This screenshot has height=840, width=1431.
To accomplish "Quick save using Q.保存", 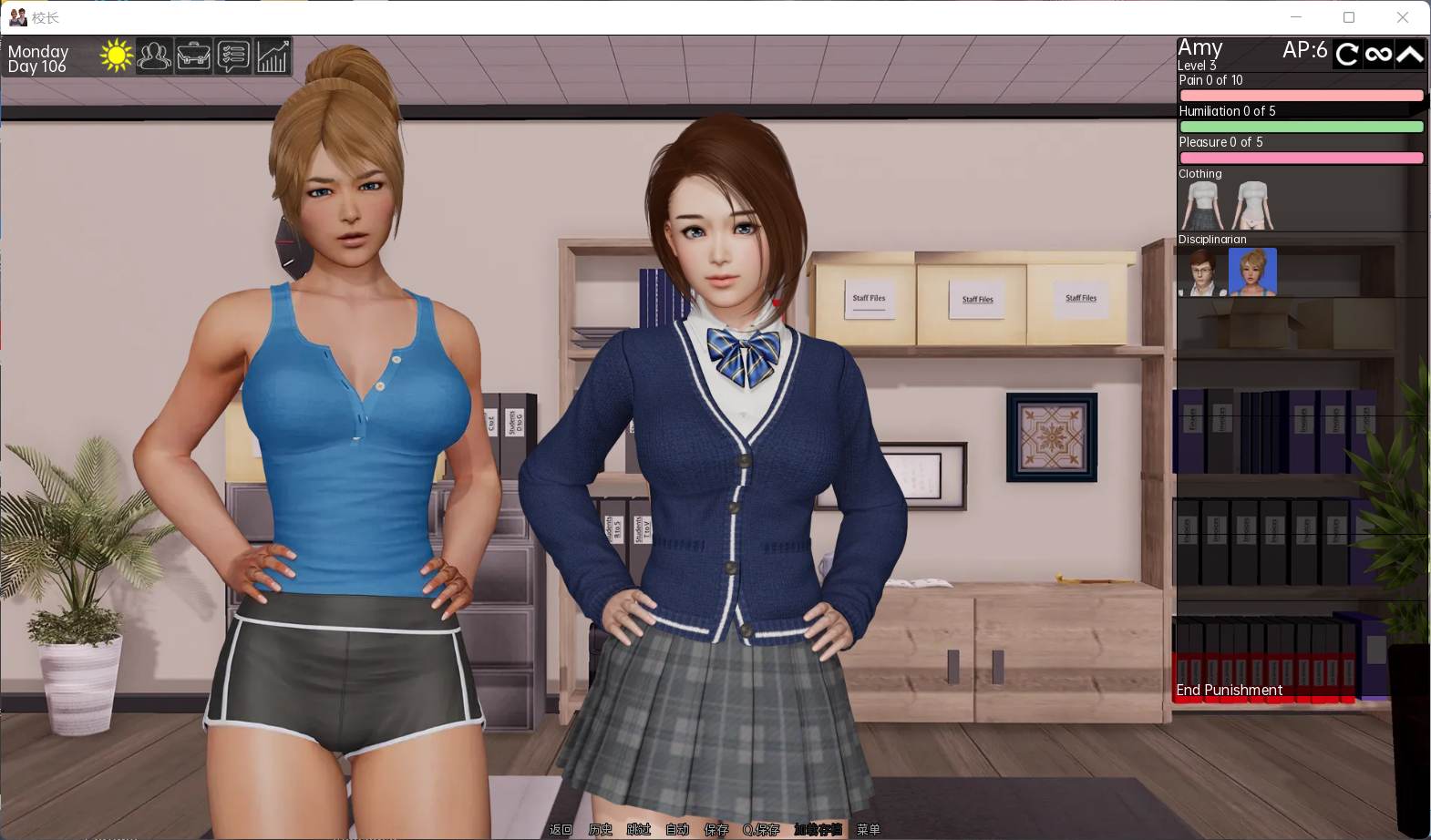I will [764, 830].
